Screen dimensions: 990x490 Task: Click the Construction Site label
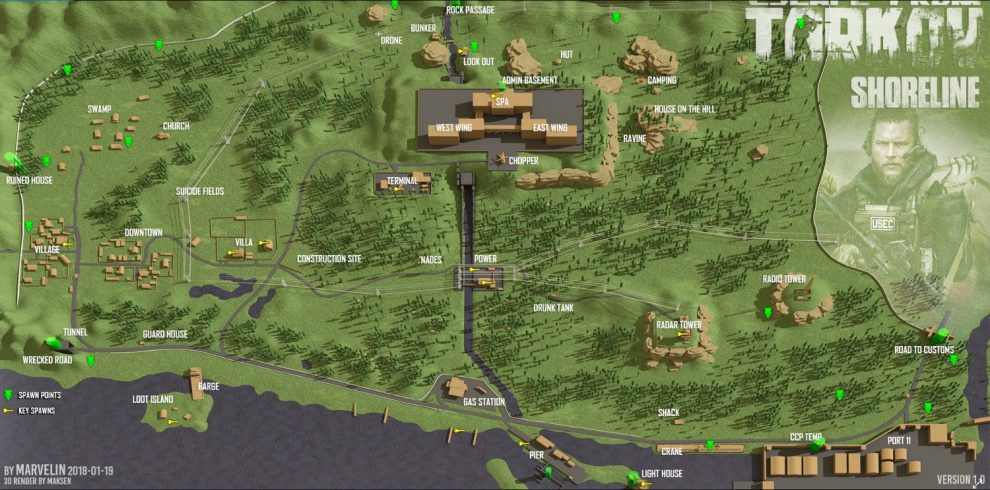[x=329, y=259]
